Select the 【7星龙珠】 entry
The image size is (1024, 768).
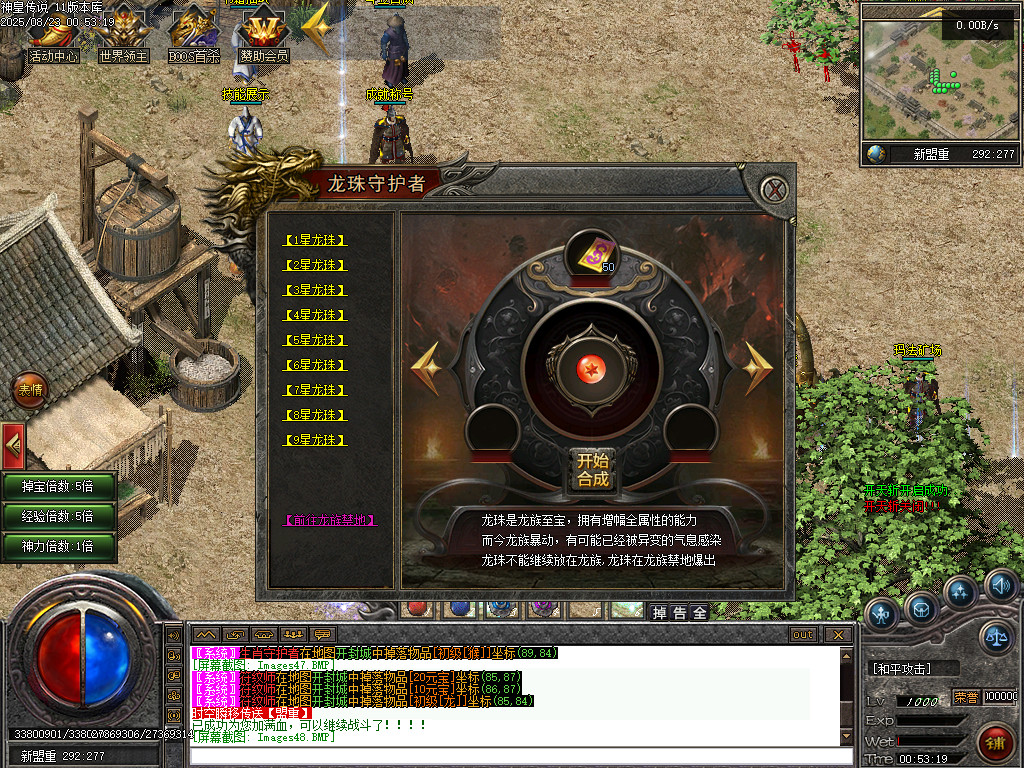[316, 390]
